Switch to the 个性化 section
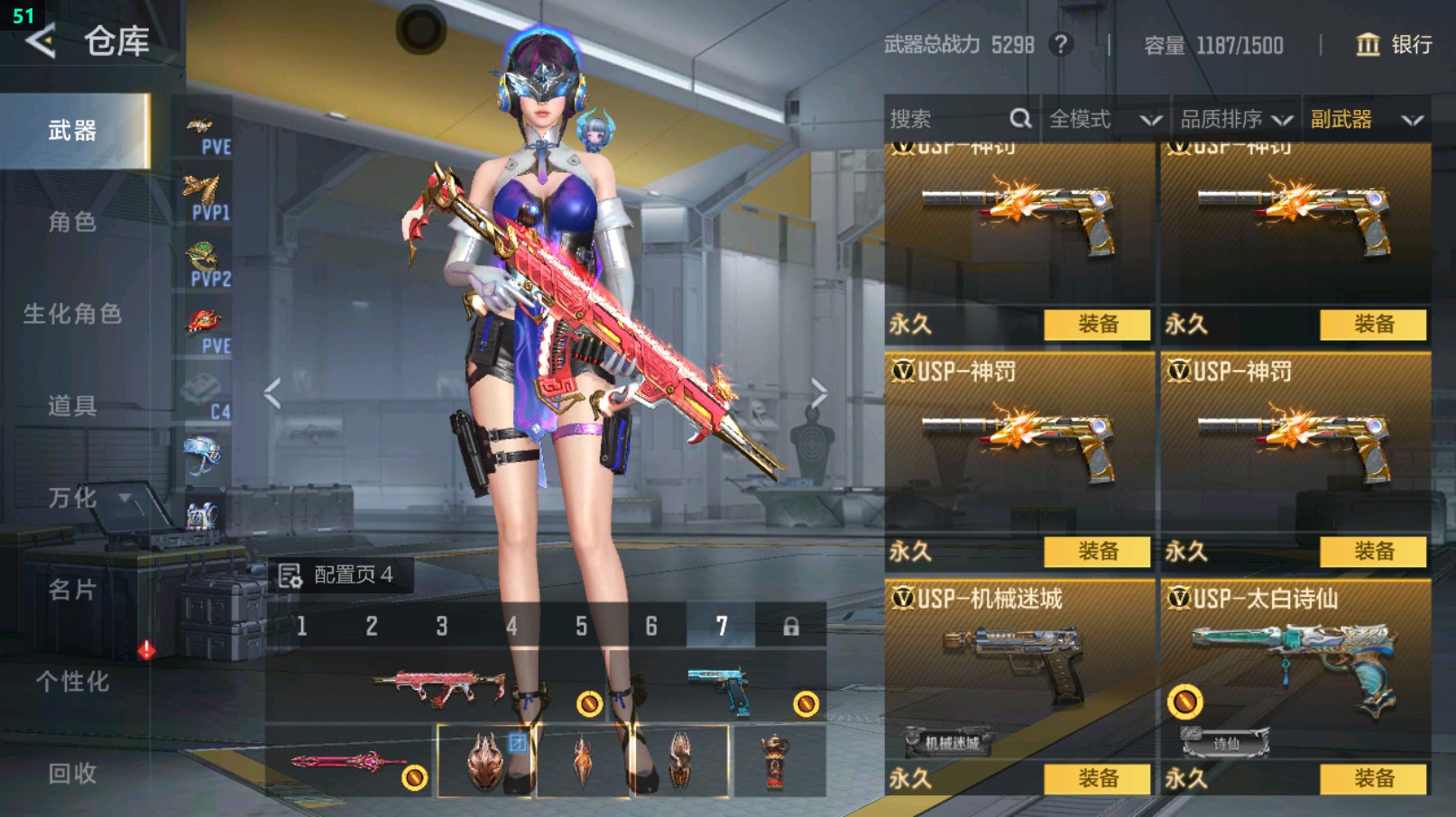The width and height of the screenshot is (1456, 817). click(72, 682)
